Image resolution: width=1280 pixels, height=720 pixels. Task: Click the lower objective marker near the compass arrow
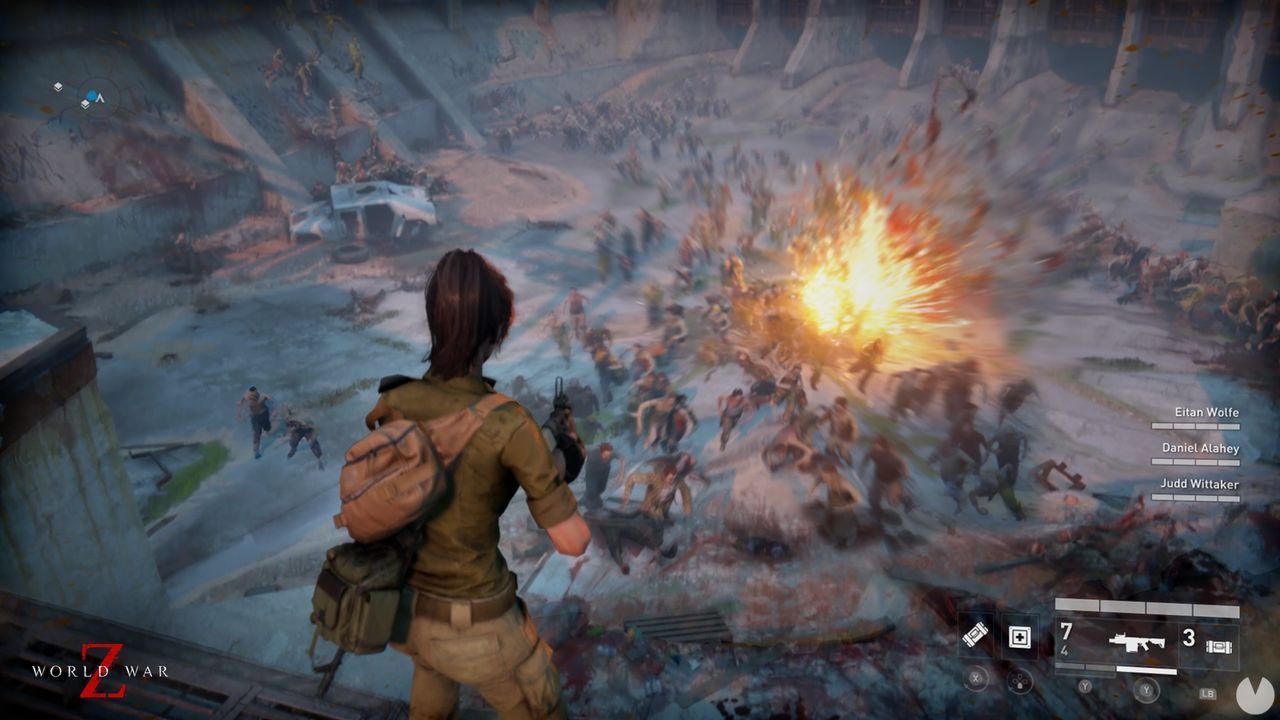point(85,104)
